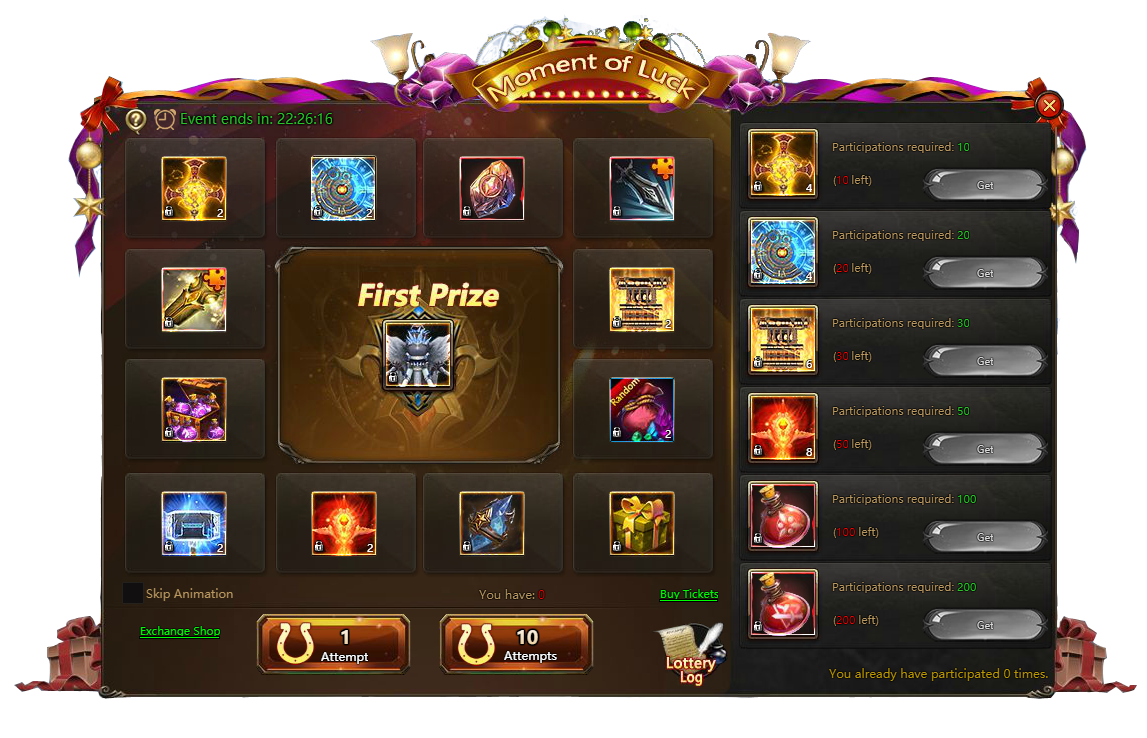
Task: Open the Exchange Shop link
Action: [180, 631]
